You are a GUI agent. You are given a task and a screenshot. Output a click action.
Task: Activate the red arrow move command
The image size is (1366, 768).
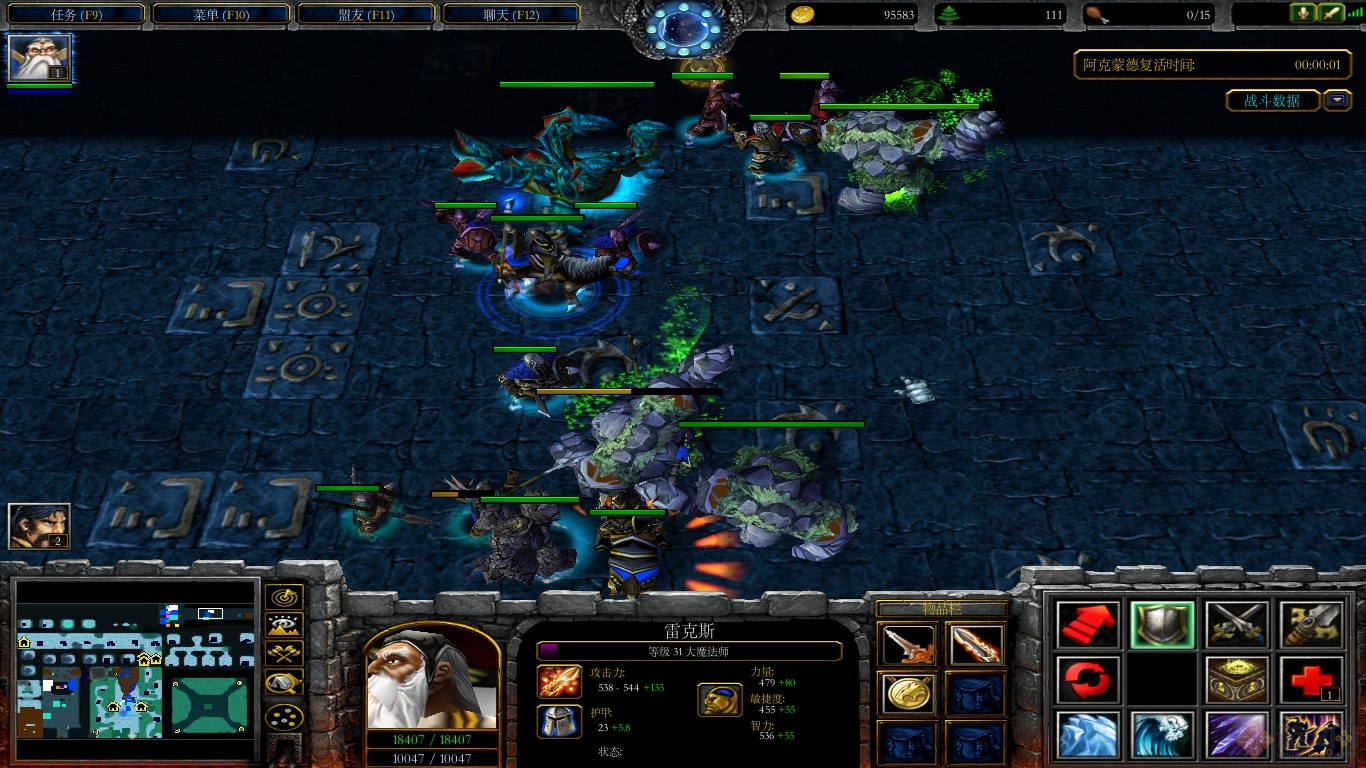click(x=1087, y=624)
